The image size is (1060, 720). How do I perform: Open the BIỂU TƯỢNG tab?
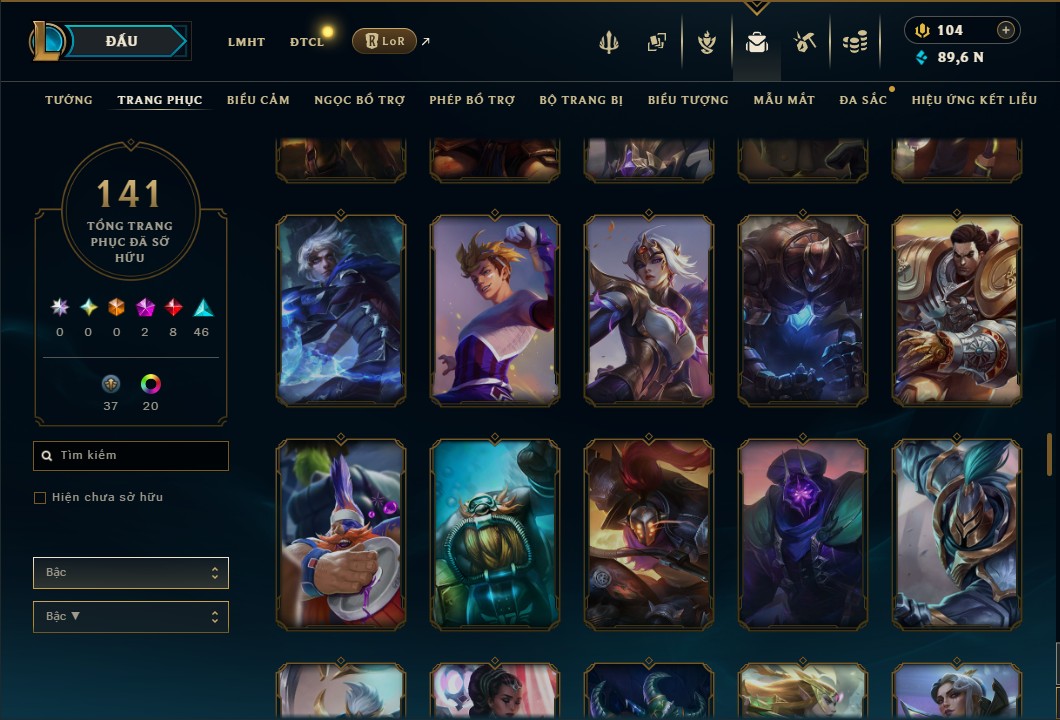688,100
